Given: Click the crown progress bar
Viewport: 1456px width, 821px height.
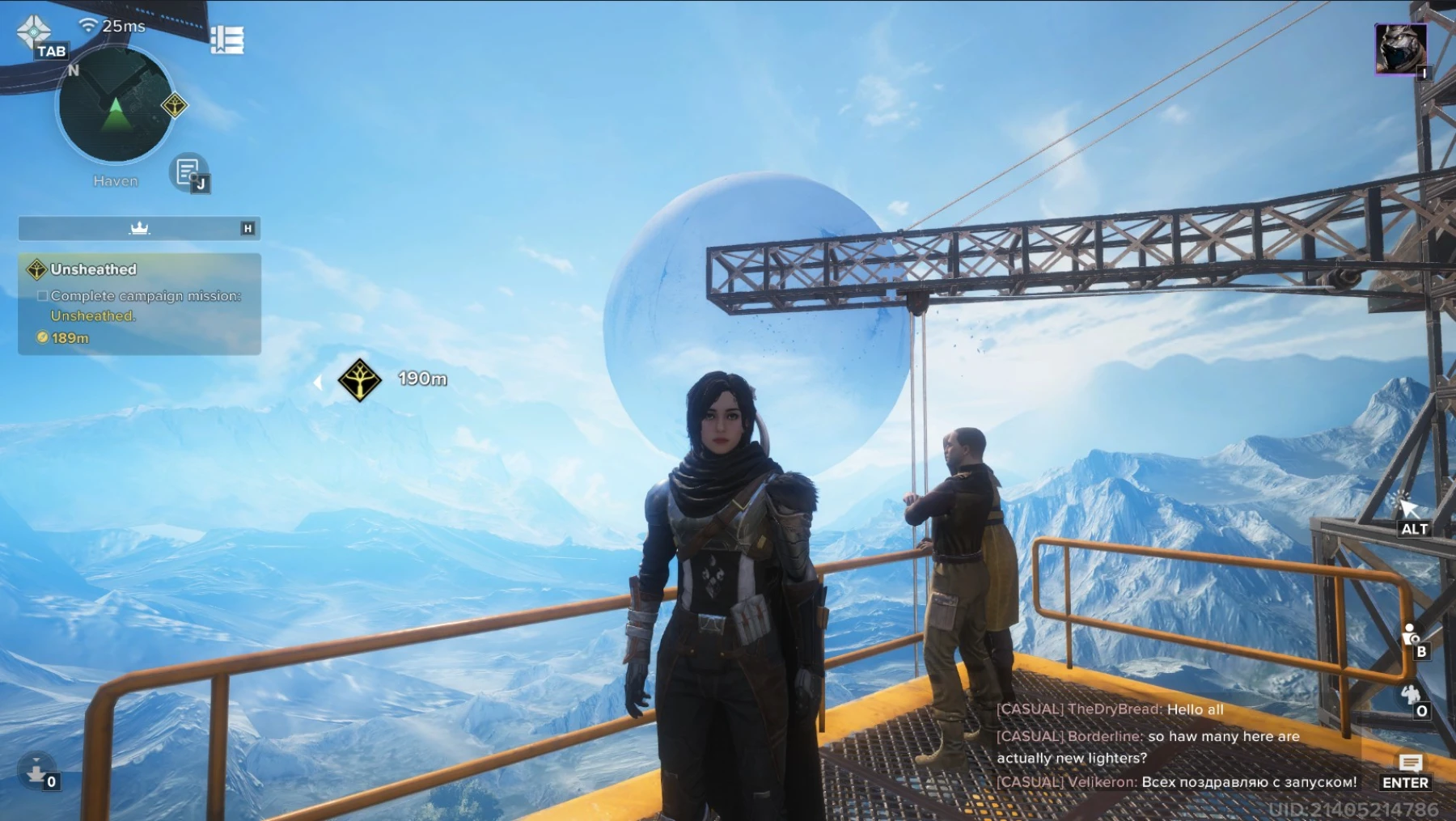Looking at the screenshot, I should pos(138,228).
